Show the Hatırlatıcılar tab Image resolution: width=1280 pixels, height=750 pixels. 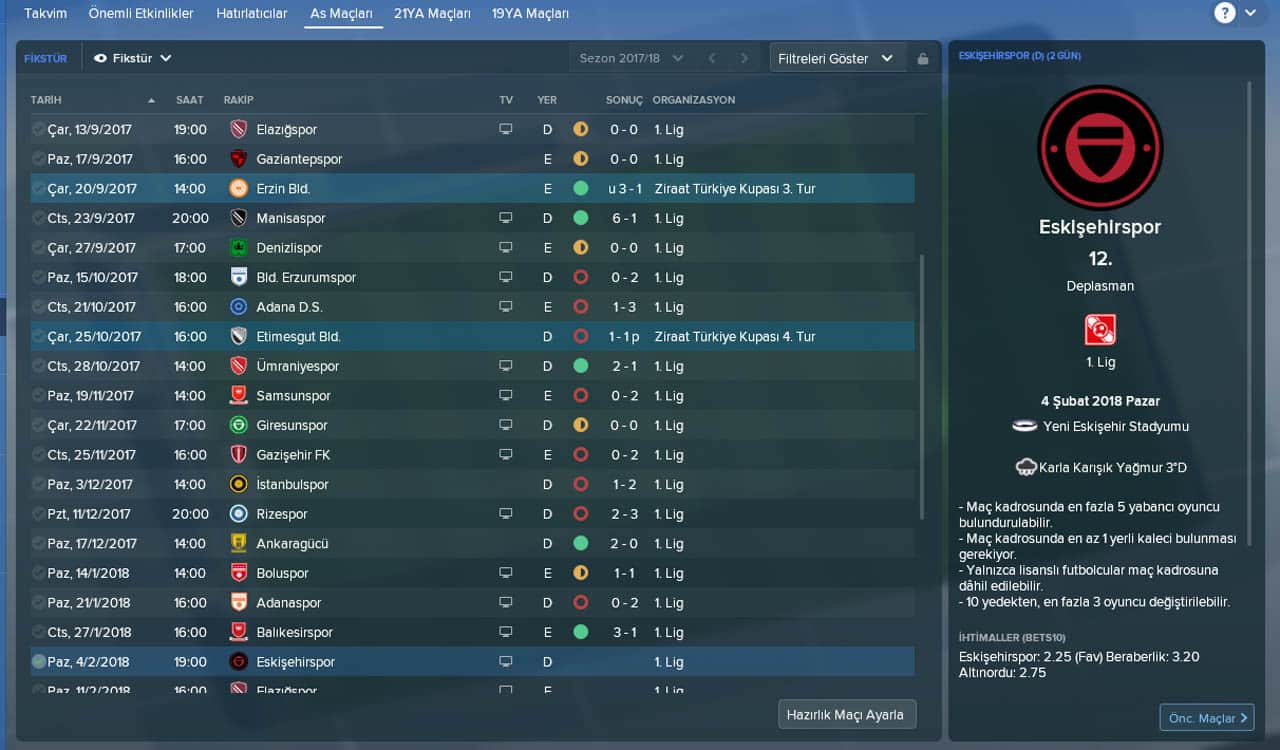tap(251, 14)
